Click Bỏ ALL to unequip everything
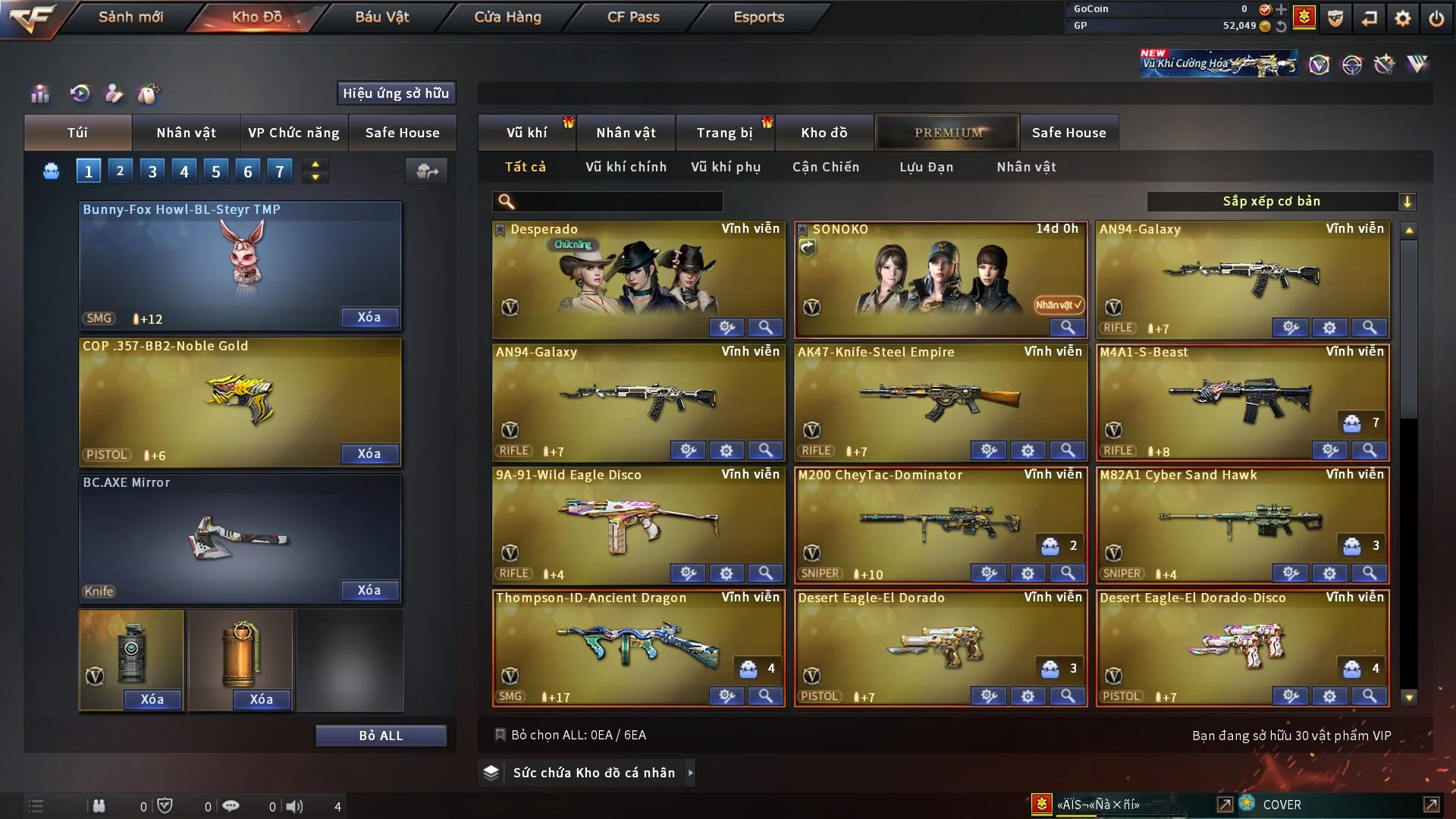The width and height of the screenshot is (1456, 819). [x=381, y=736]
